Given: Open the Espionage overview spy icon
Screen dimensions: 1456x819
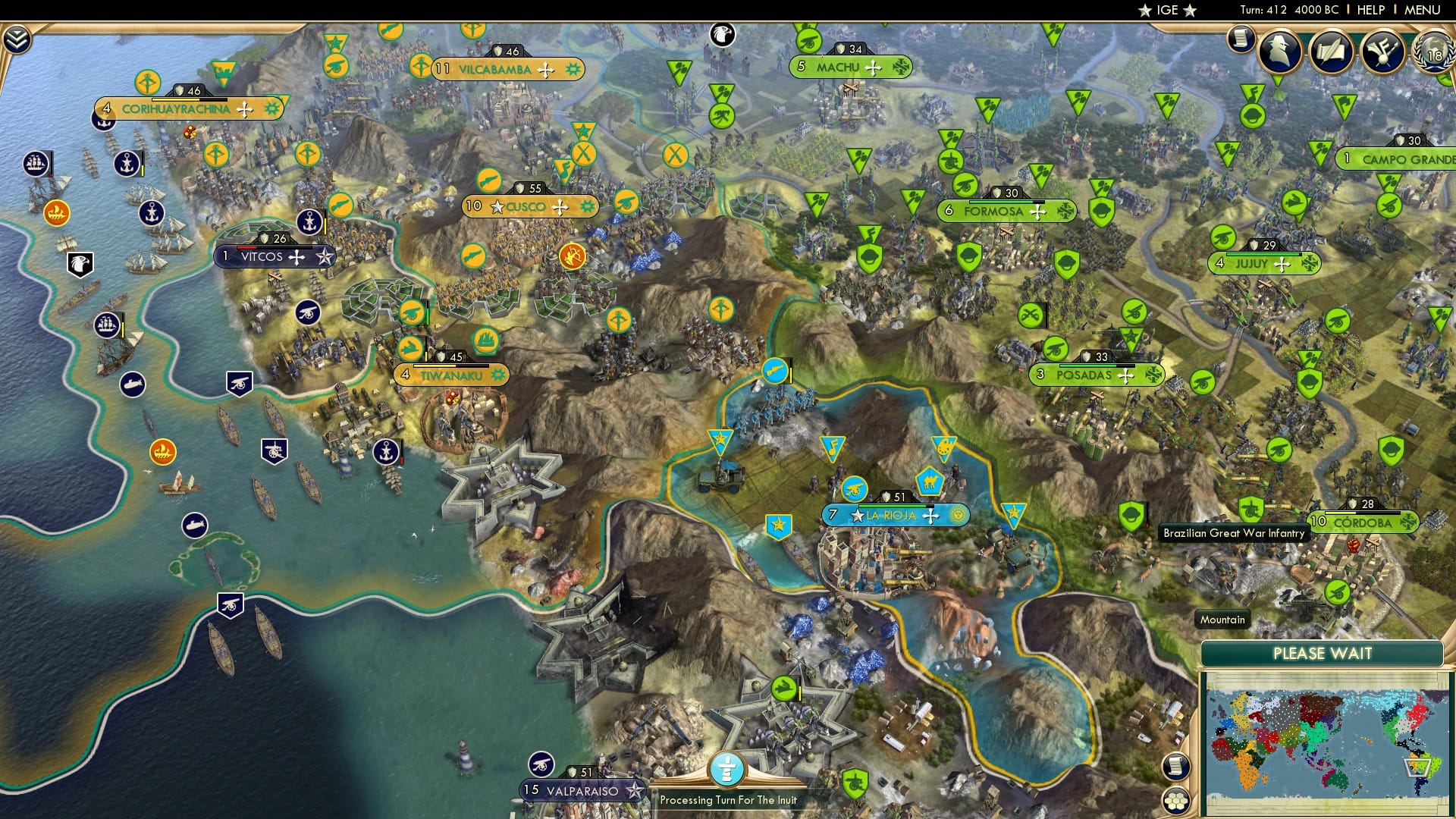Looking at the screenshot, I should tap(1279, 50).
